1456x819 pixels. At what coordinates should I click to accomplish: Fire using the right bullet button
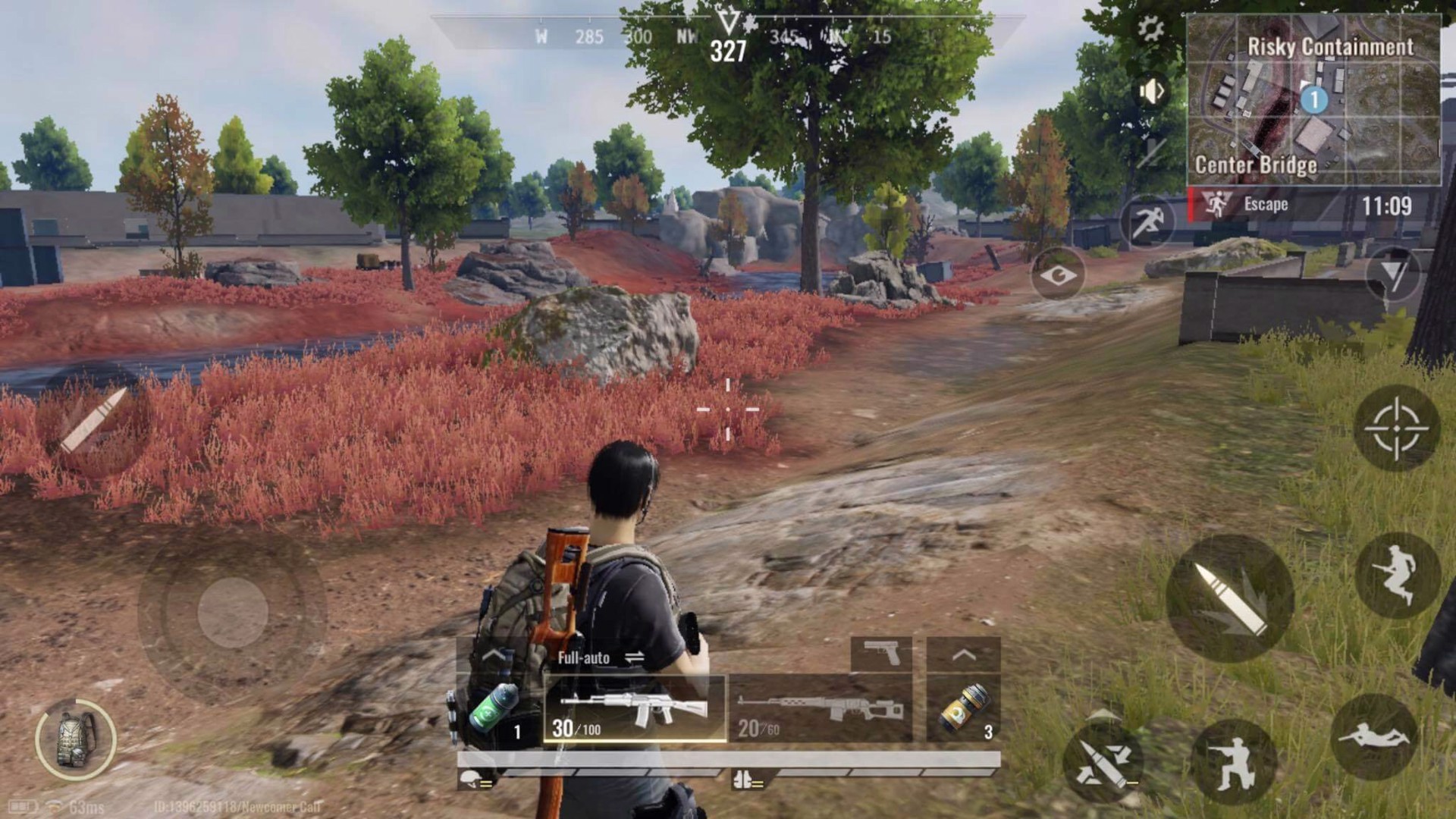coord(1230,598)
